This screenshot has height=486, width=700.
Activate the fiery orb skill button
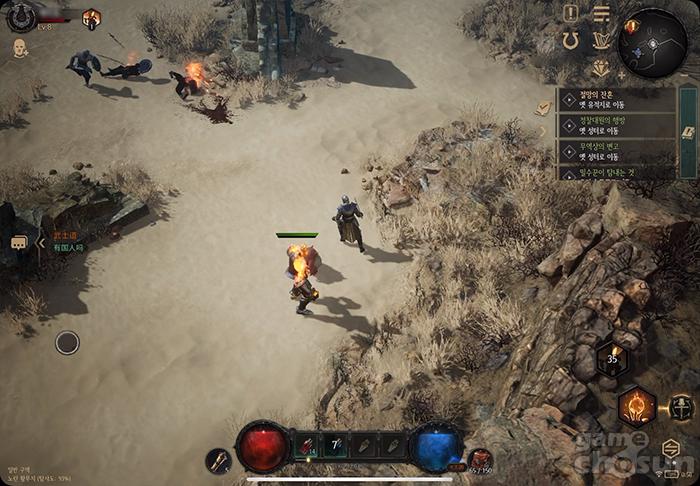coord(636,405)
